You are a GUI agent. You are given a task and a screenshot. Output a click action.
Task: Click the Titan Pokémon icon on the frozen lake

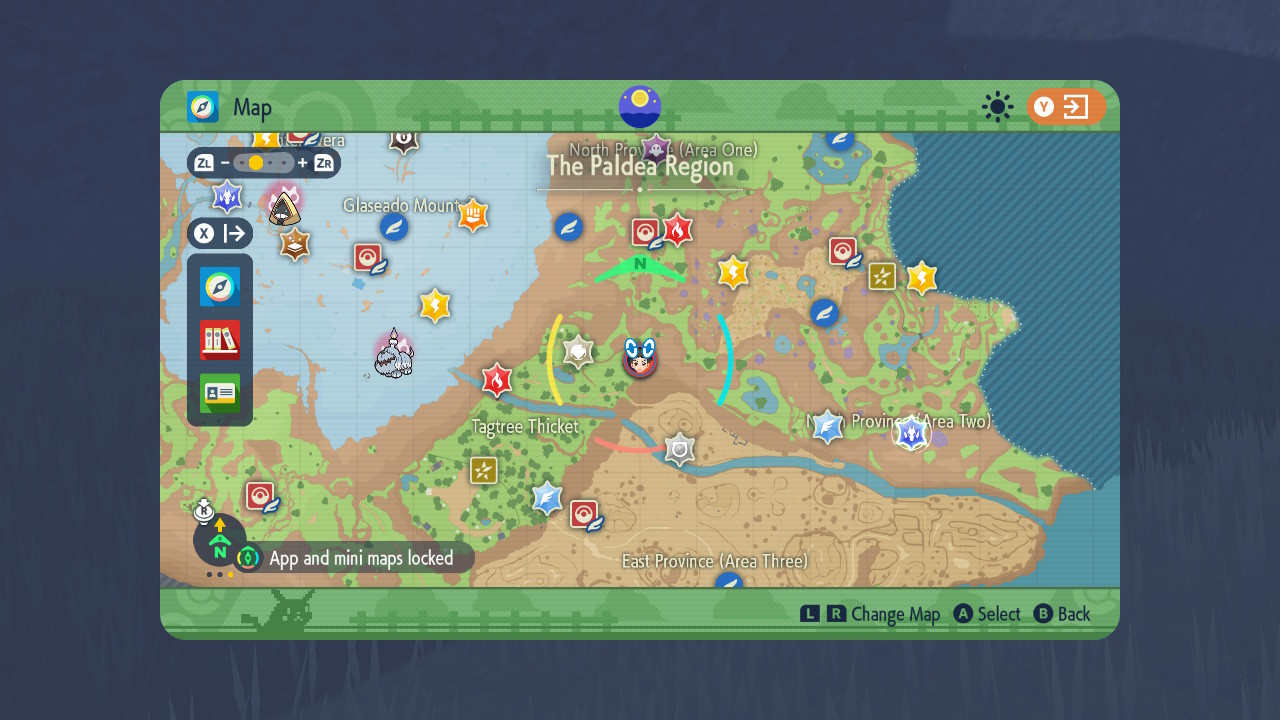click(x=392, y=355)
